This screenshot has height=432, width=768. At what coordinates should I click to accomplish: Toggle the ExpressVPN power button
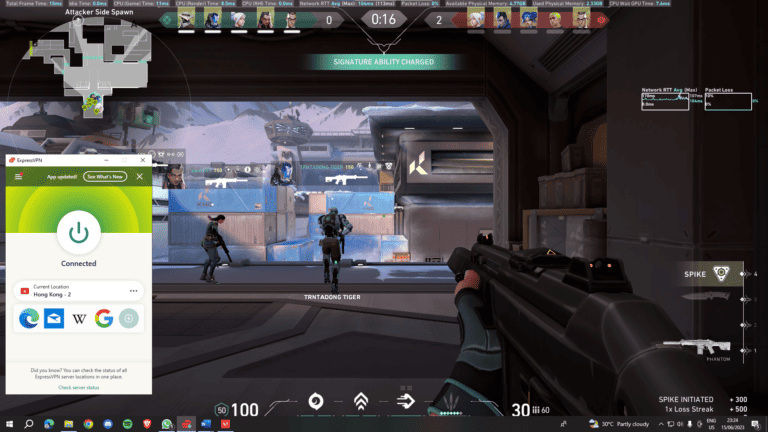click(78, 232)
